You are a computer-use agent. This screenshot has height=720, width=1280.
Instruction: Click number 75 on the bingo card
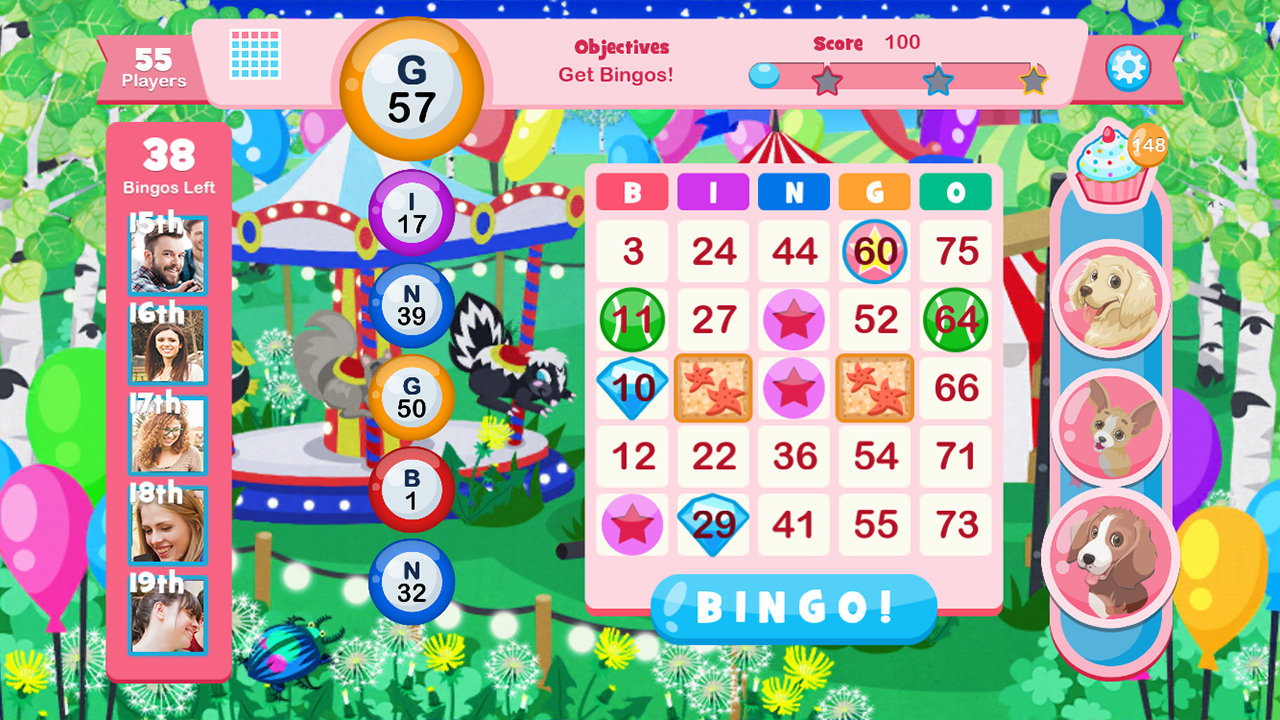click(955, 252)
